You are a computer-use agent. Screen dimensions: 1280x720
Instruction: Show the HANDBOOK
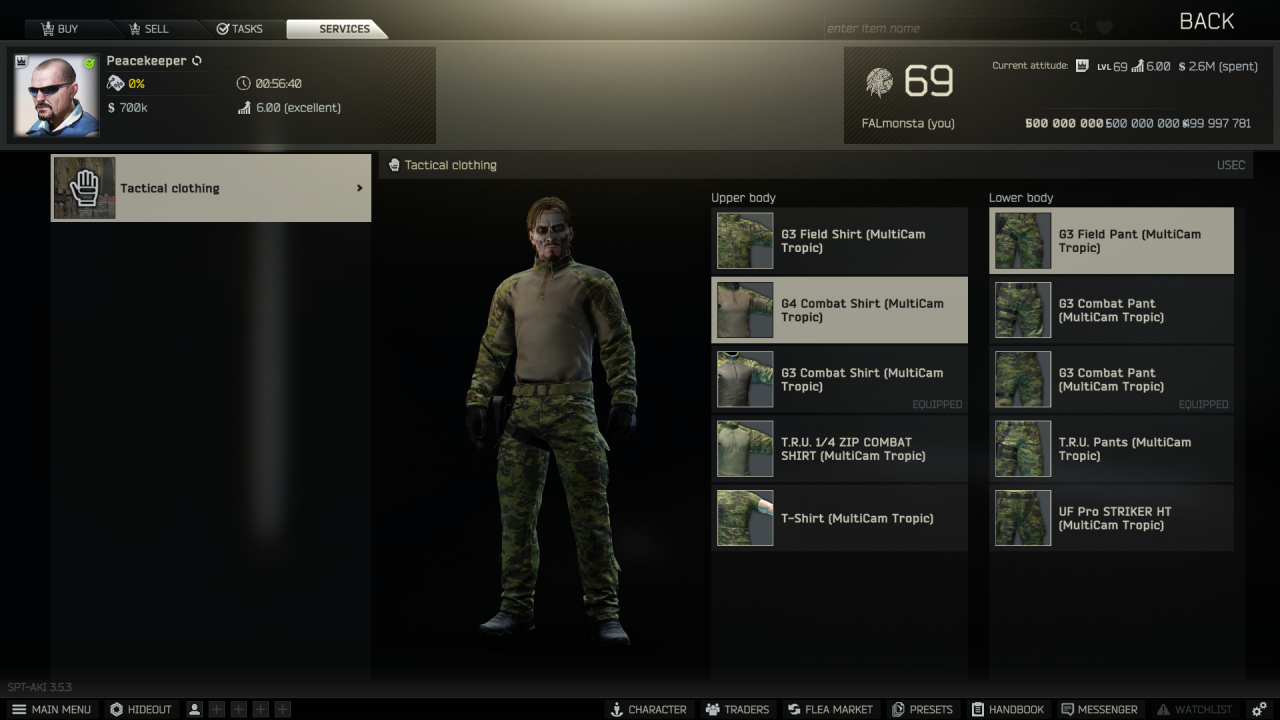(x=1007, y=709)
